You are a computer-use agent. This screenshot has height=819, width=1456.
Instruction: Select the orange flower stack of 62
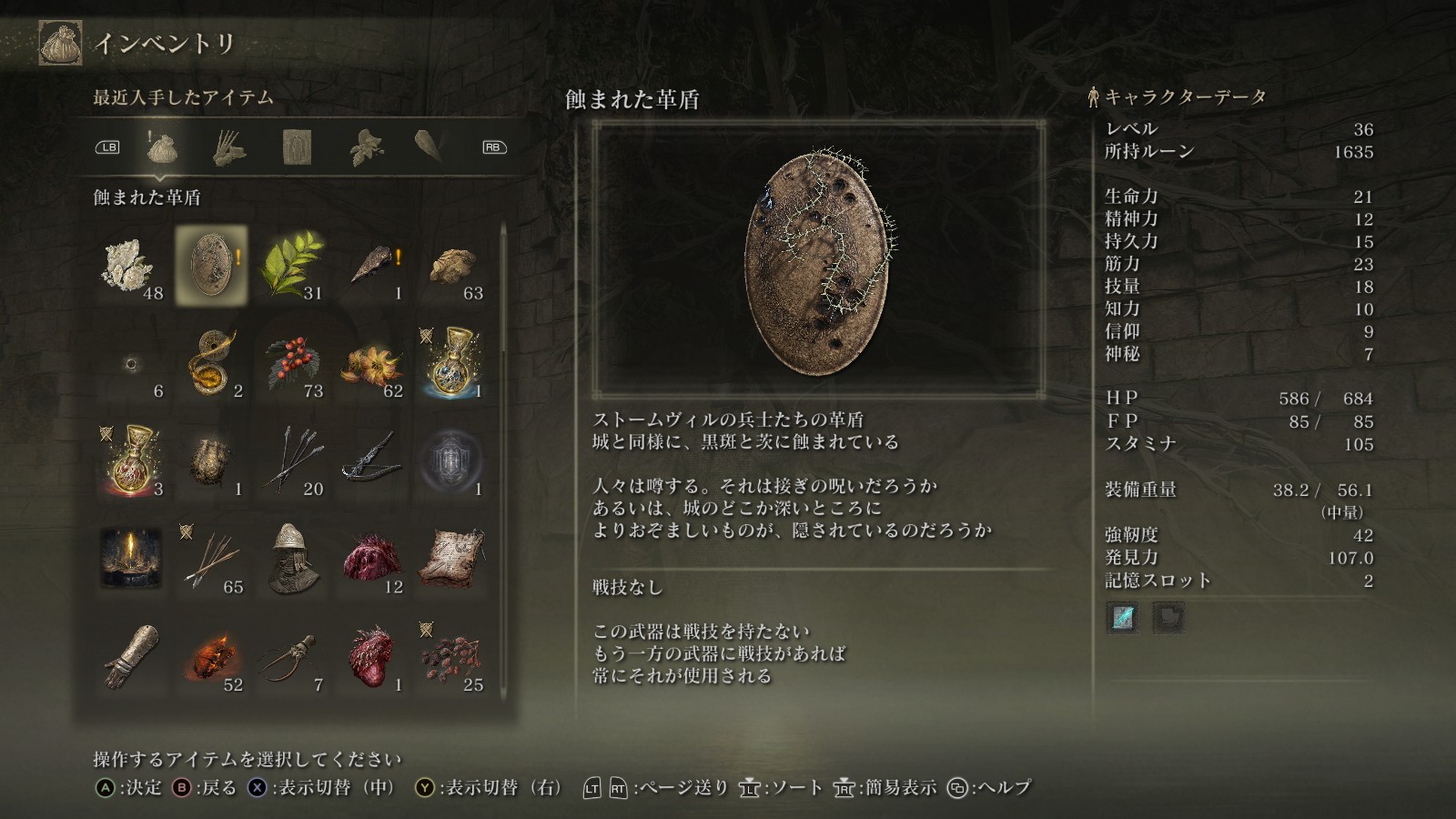pyautogui.click(x=371, y=364)
